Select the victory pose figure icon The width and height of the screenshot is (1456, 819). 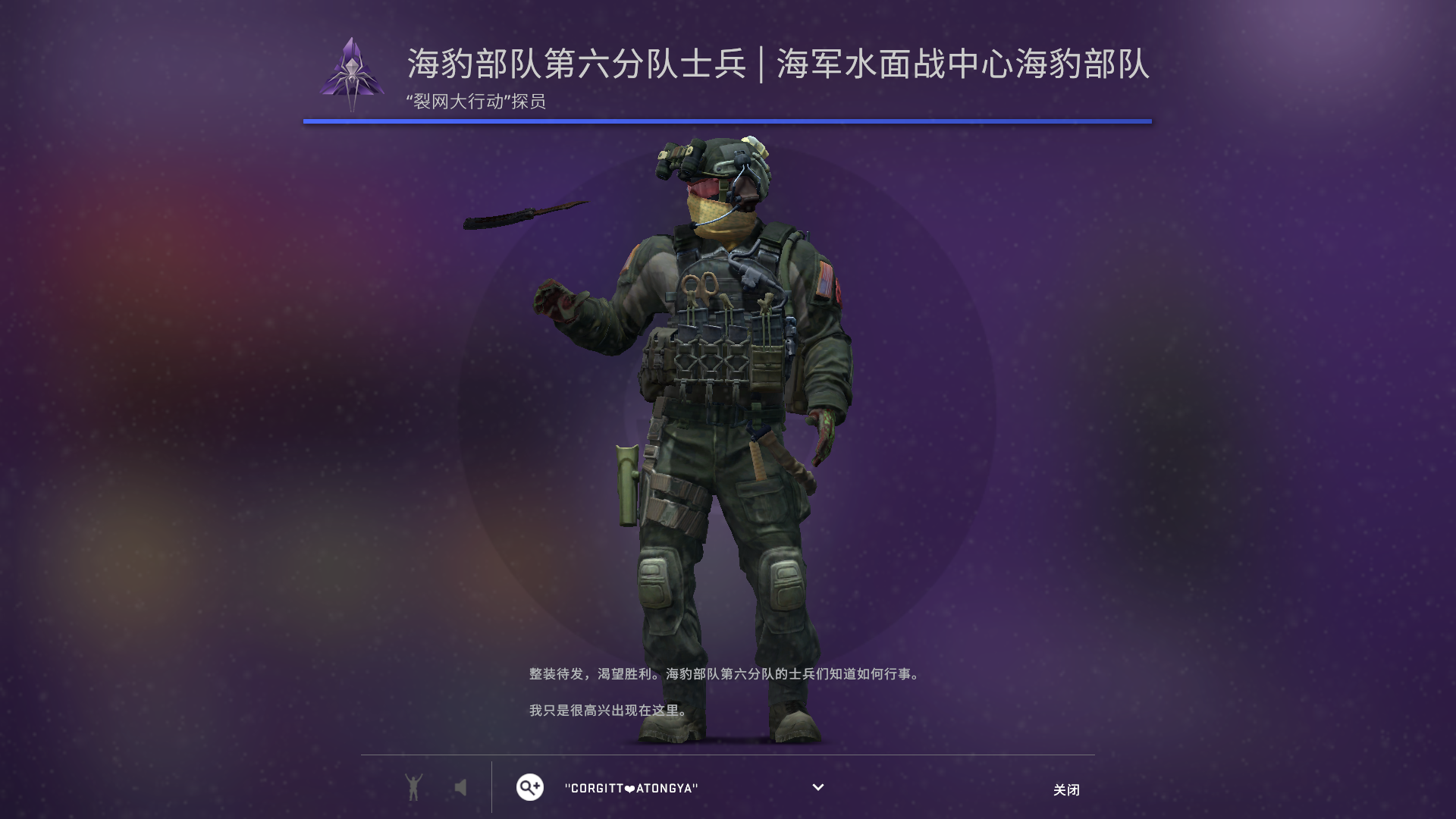(x=414, y=787)
